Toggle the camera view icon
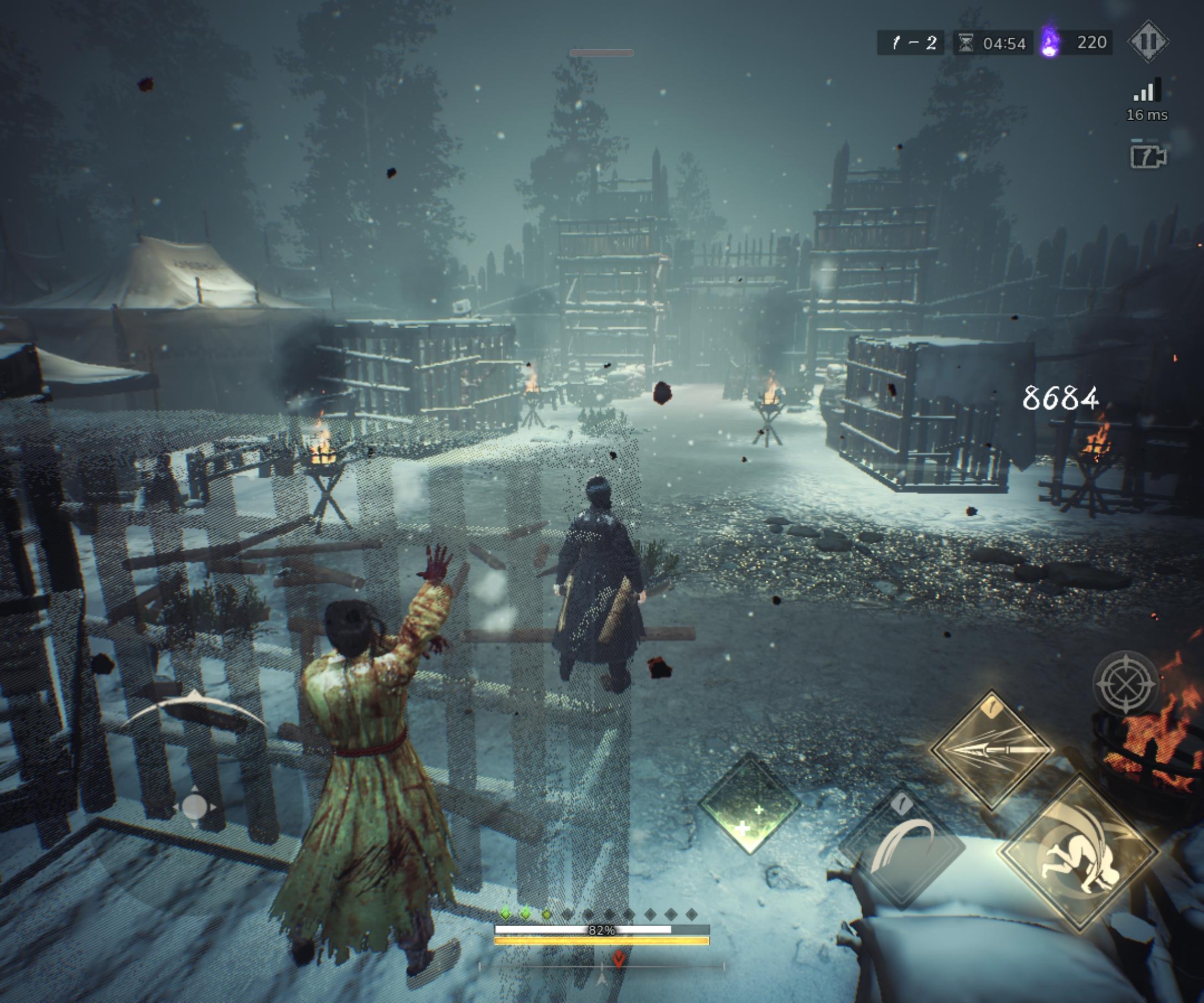The image size is (1204, 1003). [x=1147, y=156]
